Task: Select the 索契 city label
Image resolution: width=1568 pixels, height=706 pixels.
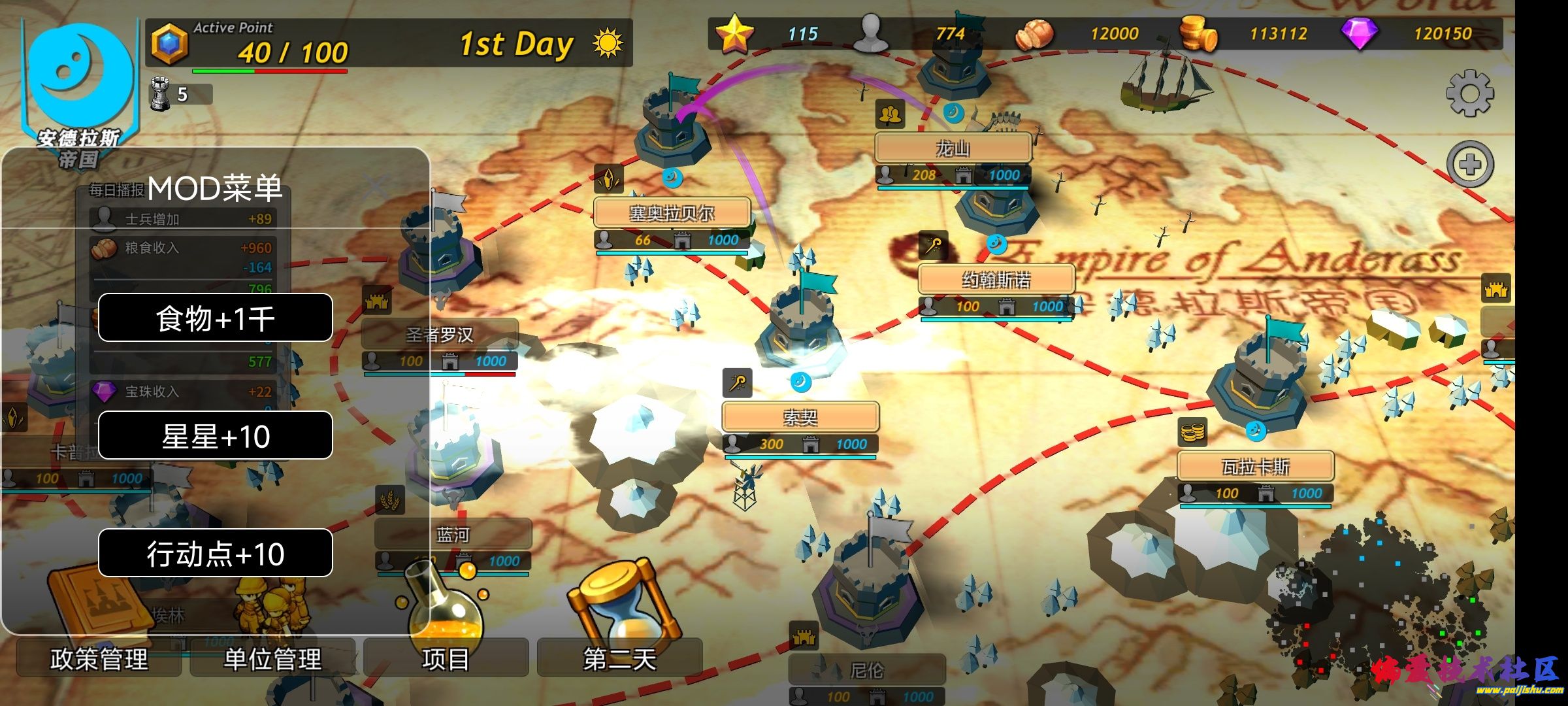Action: point(800,417)
